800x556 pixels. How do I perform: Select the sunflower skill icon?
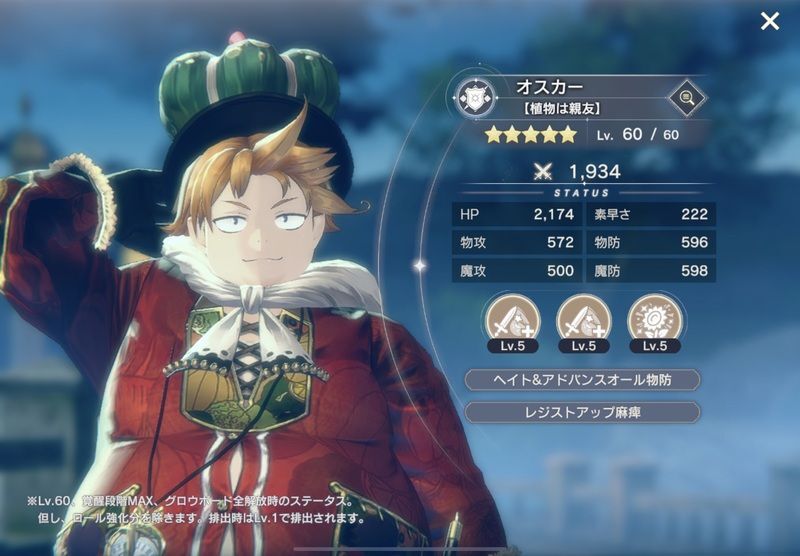click(654, 319)
